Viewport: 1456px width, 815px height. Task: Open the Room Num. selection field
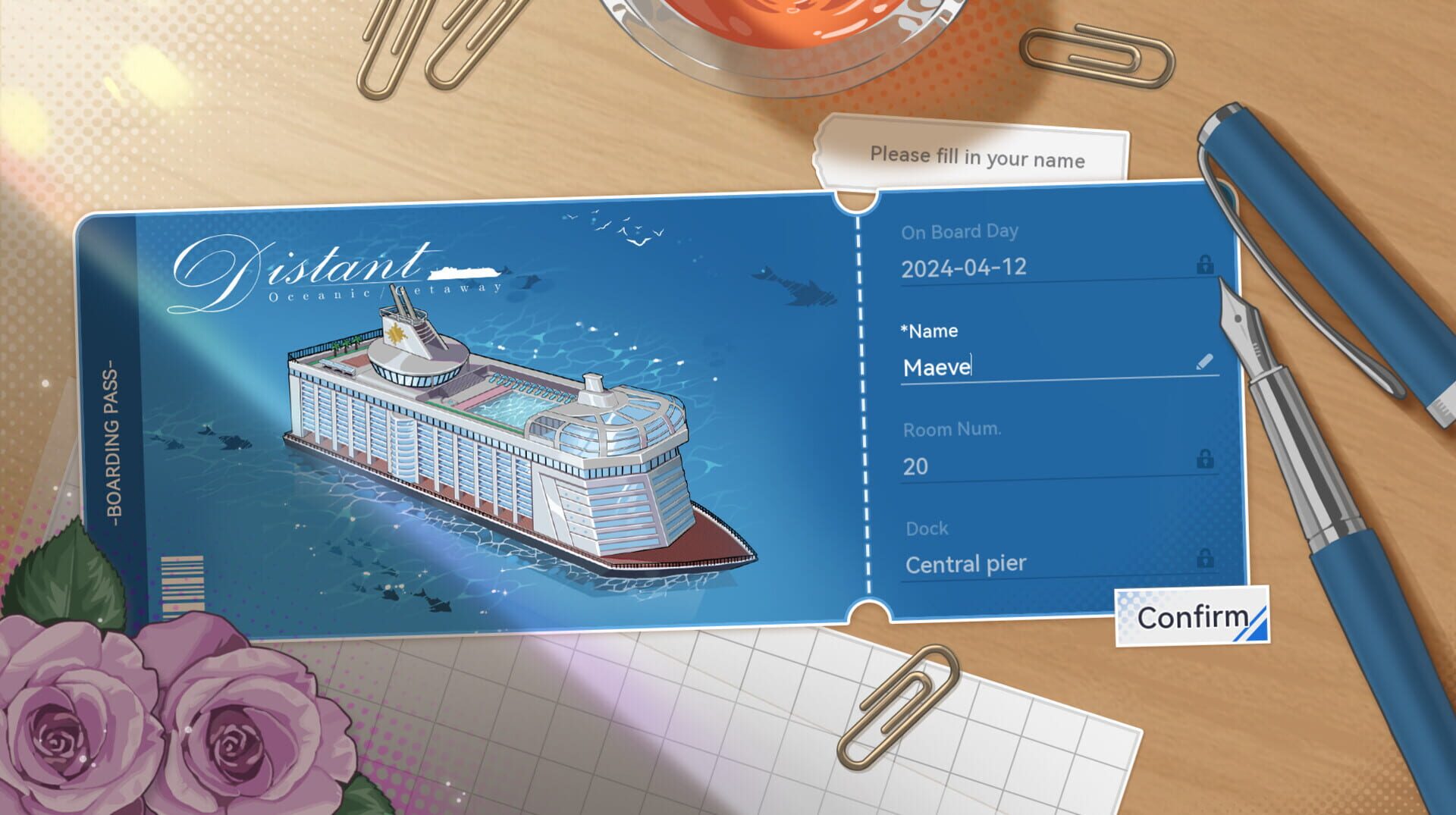pyautogui.click(x=986, y=465)
